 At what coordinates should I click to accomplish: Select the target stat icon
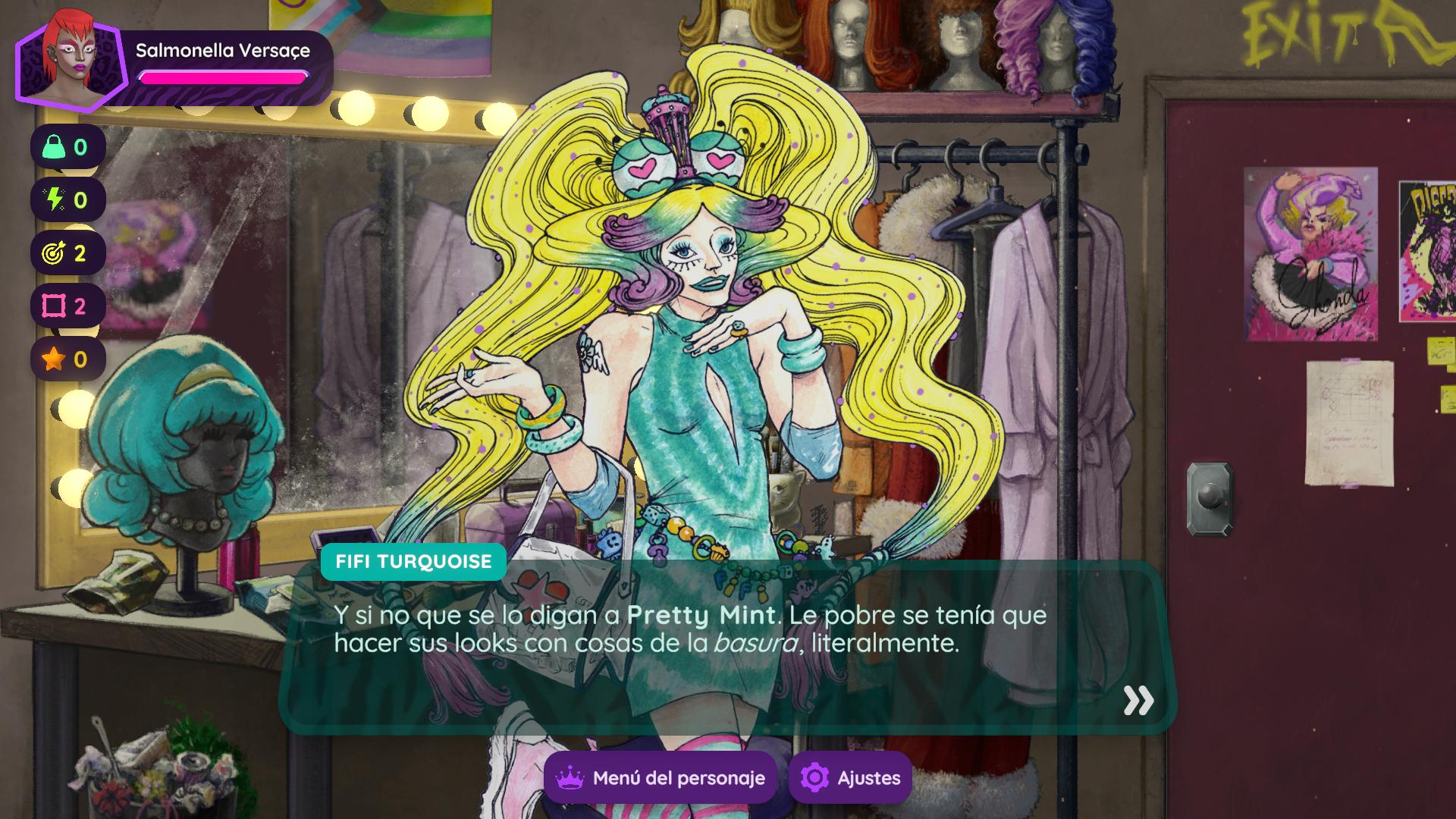coord(55,253)
